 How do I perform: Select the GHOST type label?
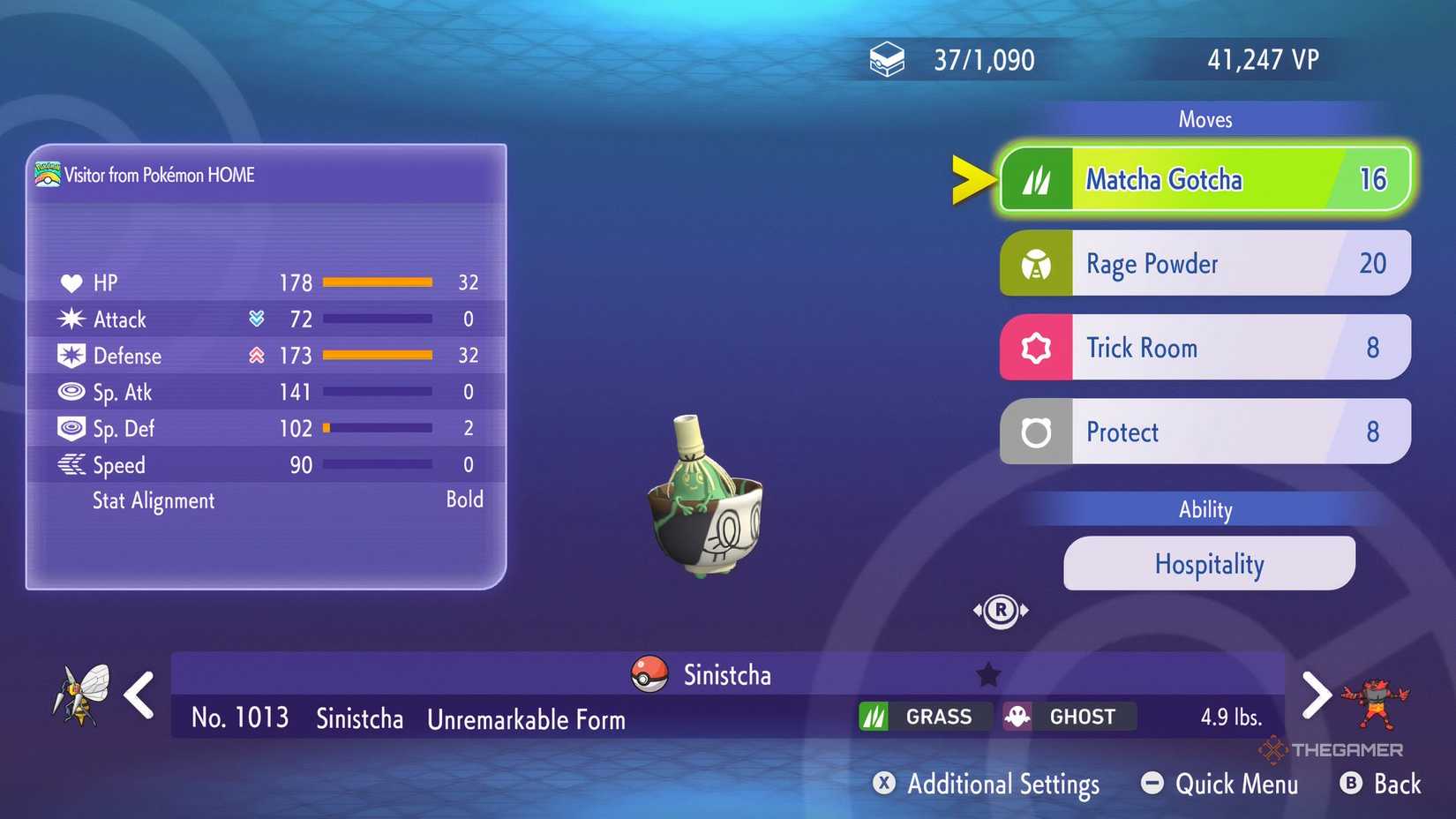[x=1068, y=717]
